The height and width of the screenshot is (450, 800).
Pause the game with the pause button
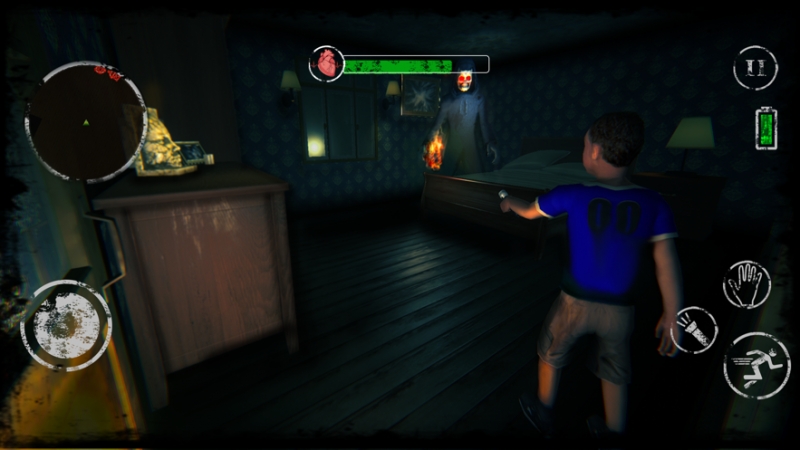(755, 68)
